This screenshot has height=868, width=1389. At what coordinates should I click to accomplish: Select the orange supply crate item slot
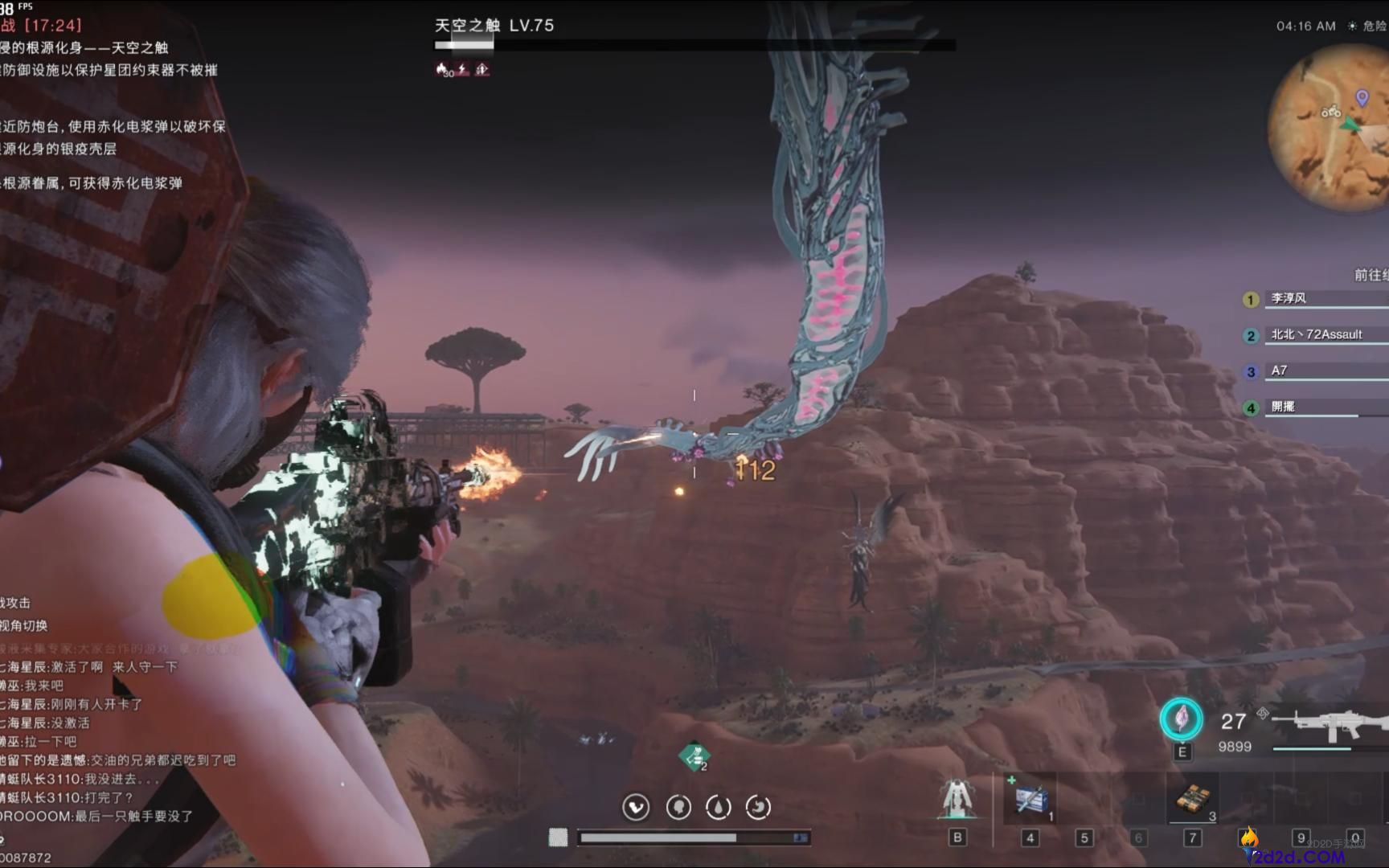[1194, 800]
